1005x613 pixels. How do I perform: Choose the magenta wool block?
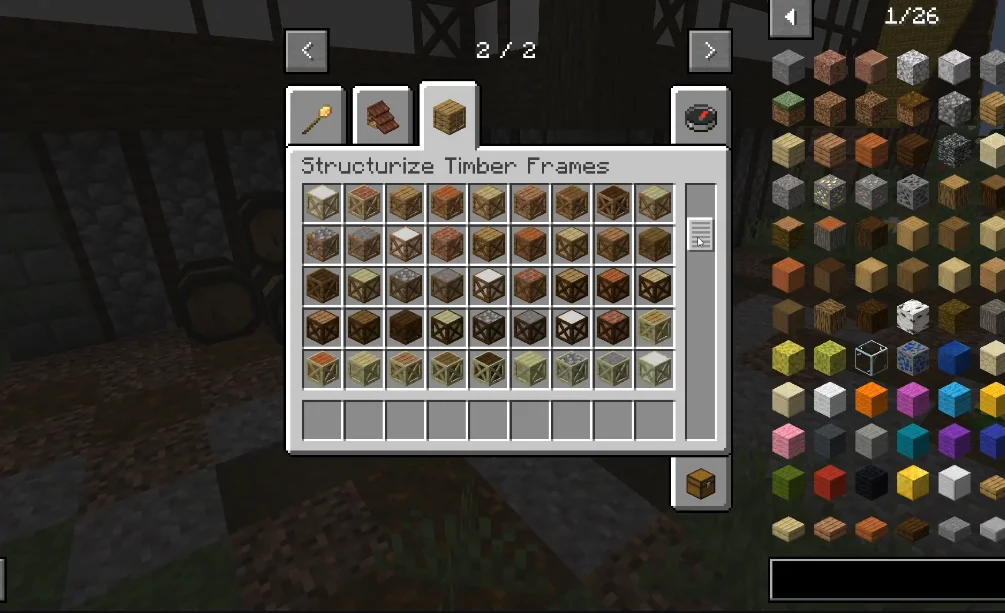(x=912, y=400)
